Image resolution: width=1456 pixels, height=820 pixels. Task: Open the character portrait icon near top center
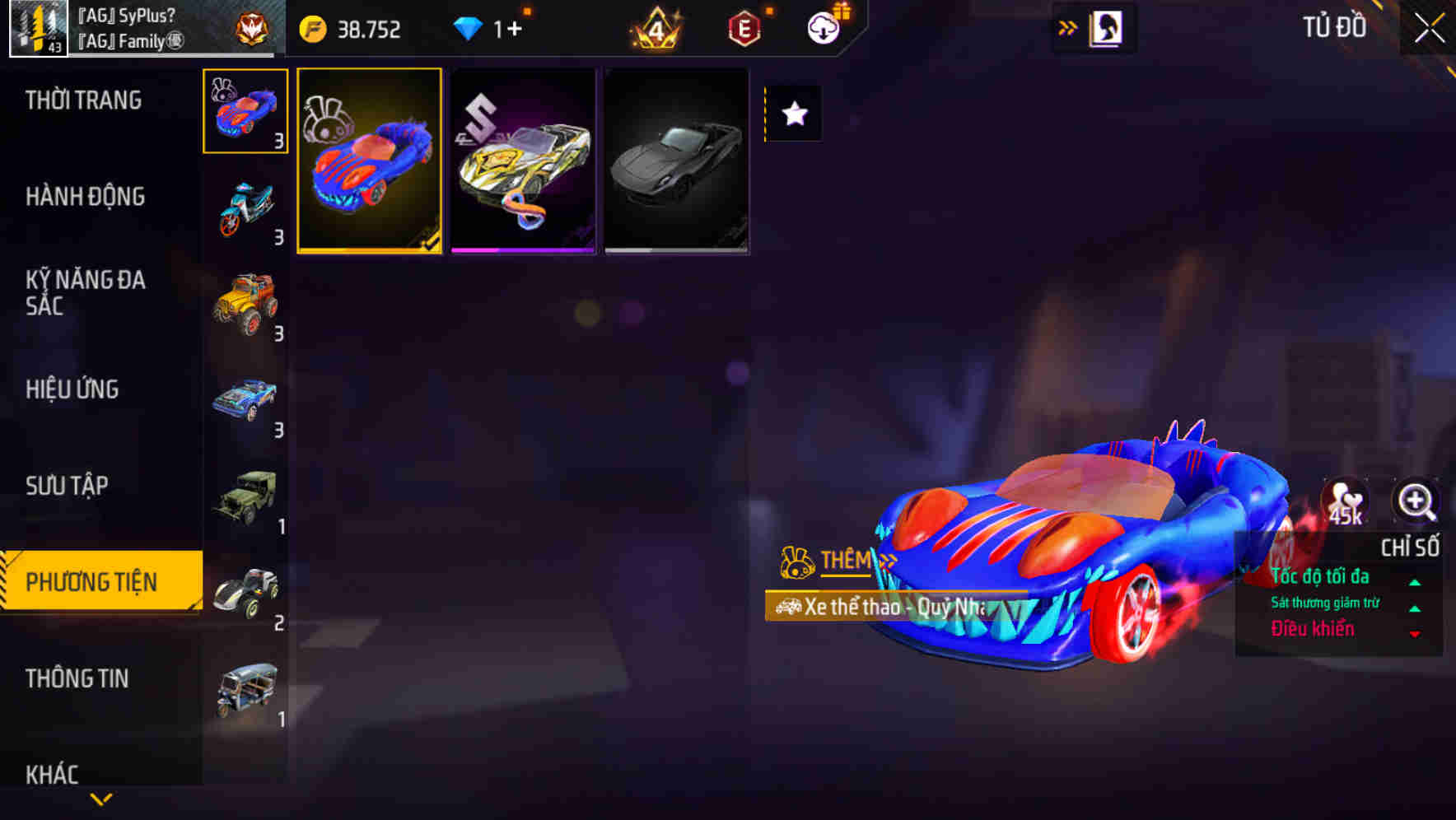(1104, 27)
